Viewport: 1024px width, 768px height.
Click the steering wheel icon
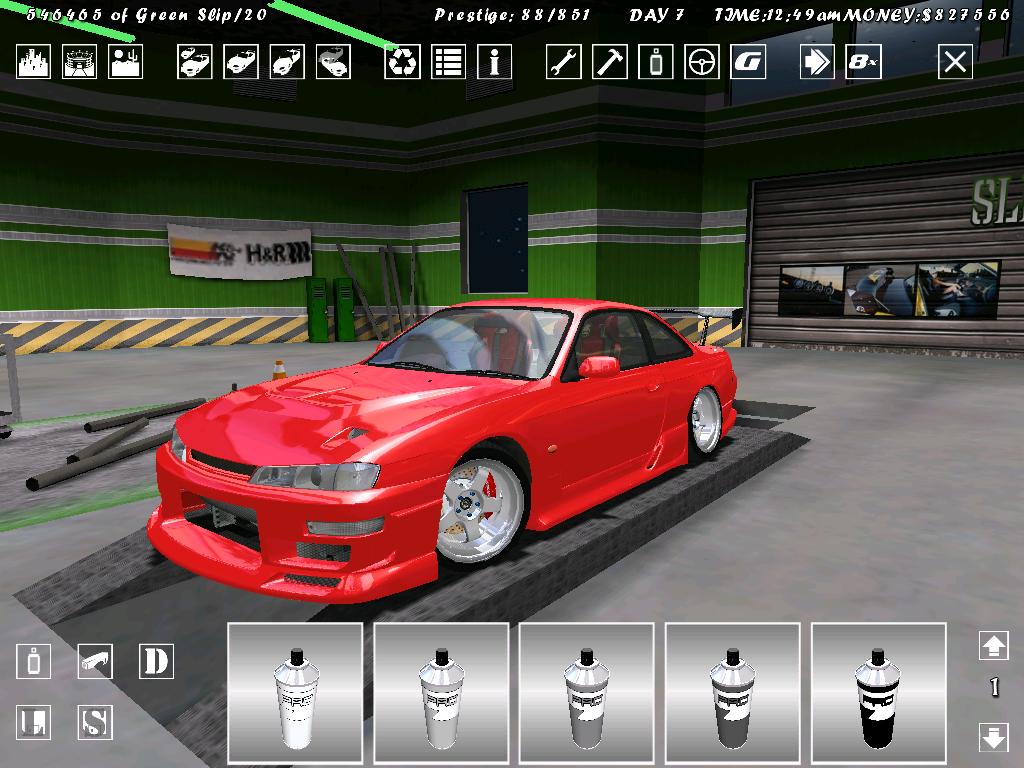tap(702, 62)
